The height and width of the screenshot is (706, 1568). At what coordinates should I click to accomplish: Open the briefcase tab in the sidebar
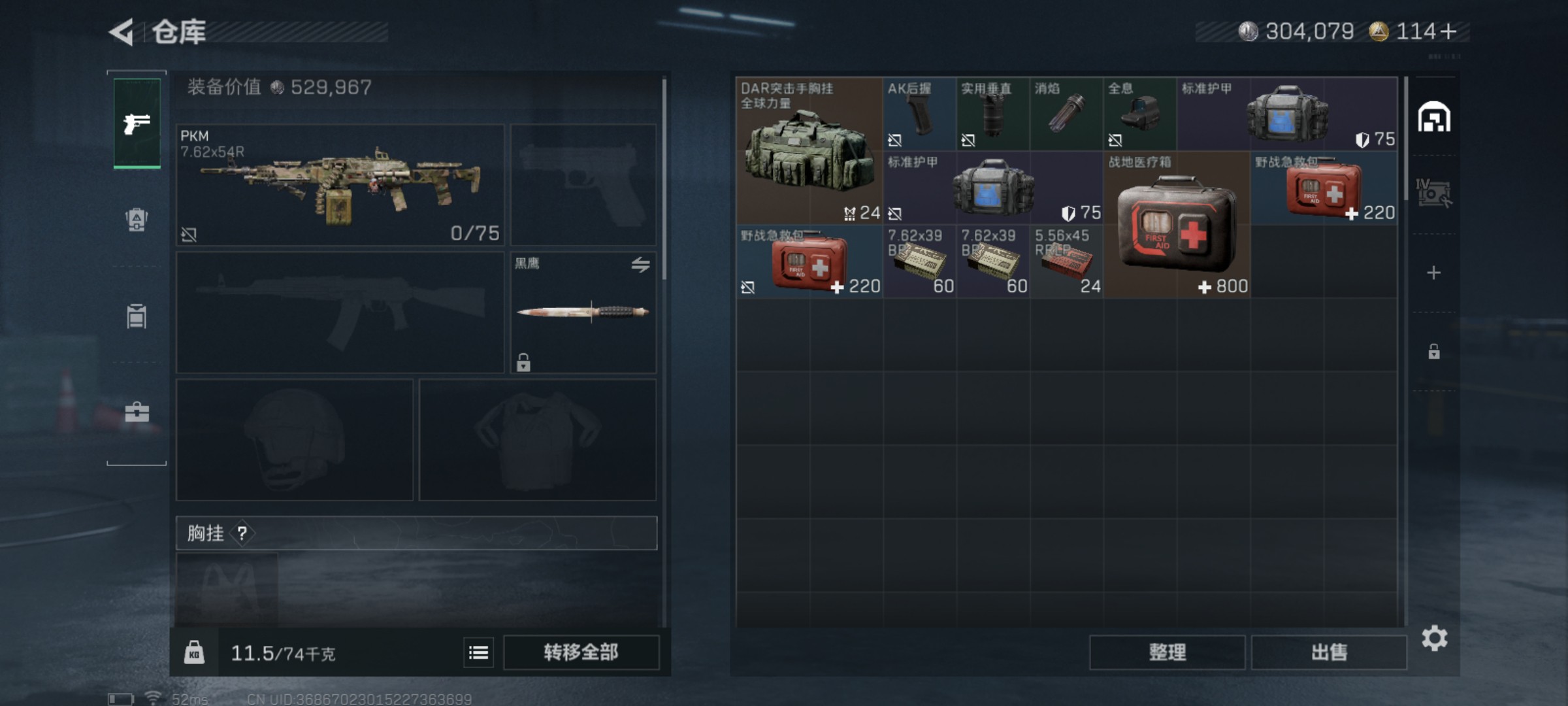[137, 412]
